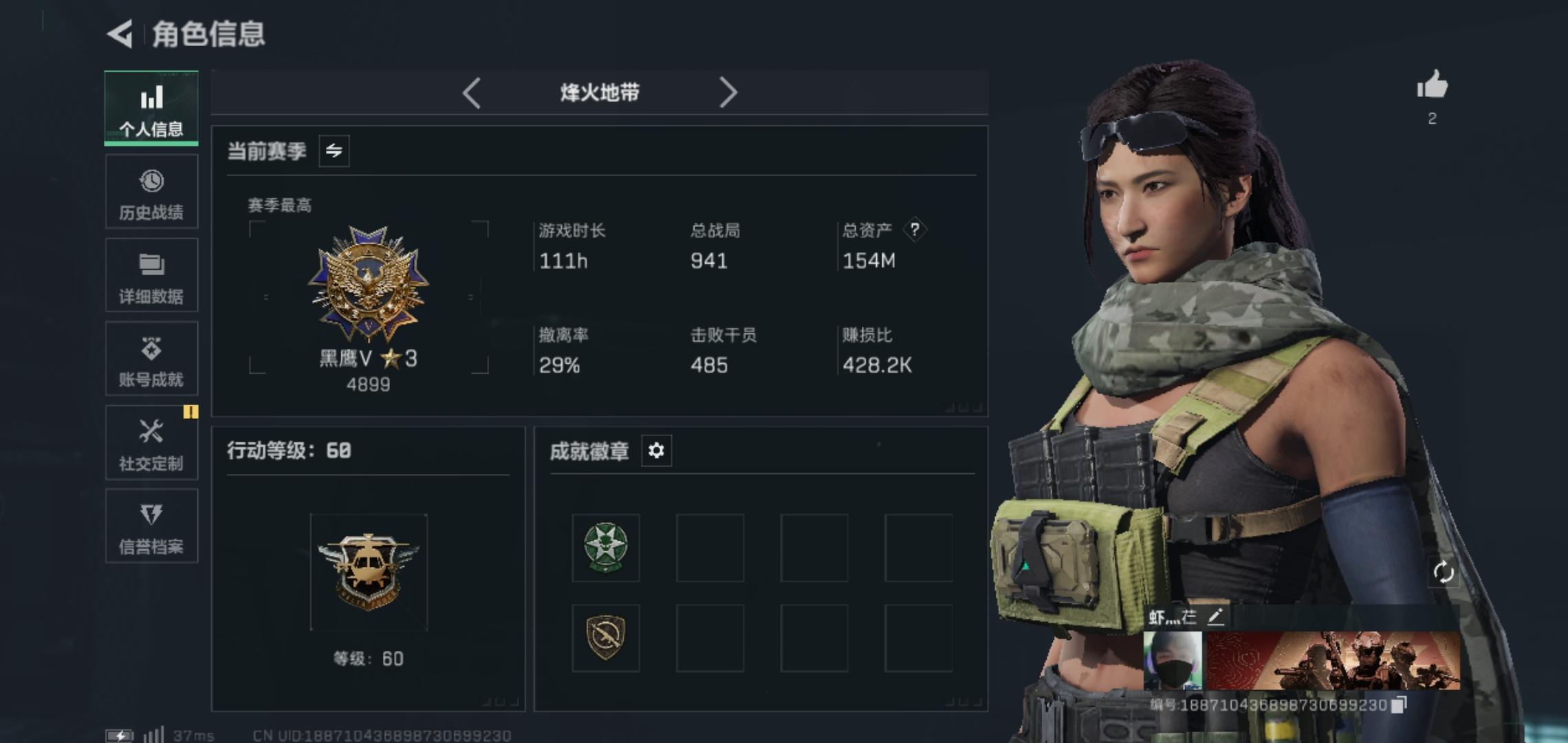Open the 信誉档案 reputation file panel
Image resolution: width=1568 pixels, height=743 pixels.
pos(151,527)
